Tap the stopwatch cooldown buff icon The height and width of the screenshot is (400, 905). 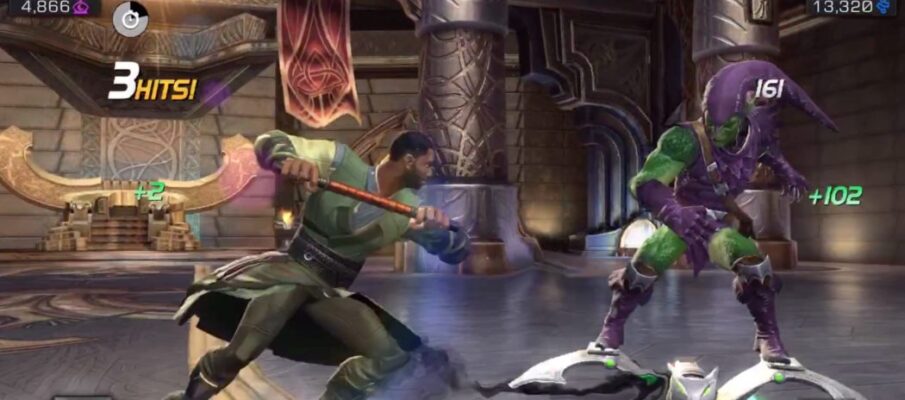130,18
